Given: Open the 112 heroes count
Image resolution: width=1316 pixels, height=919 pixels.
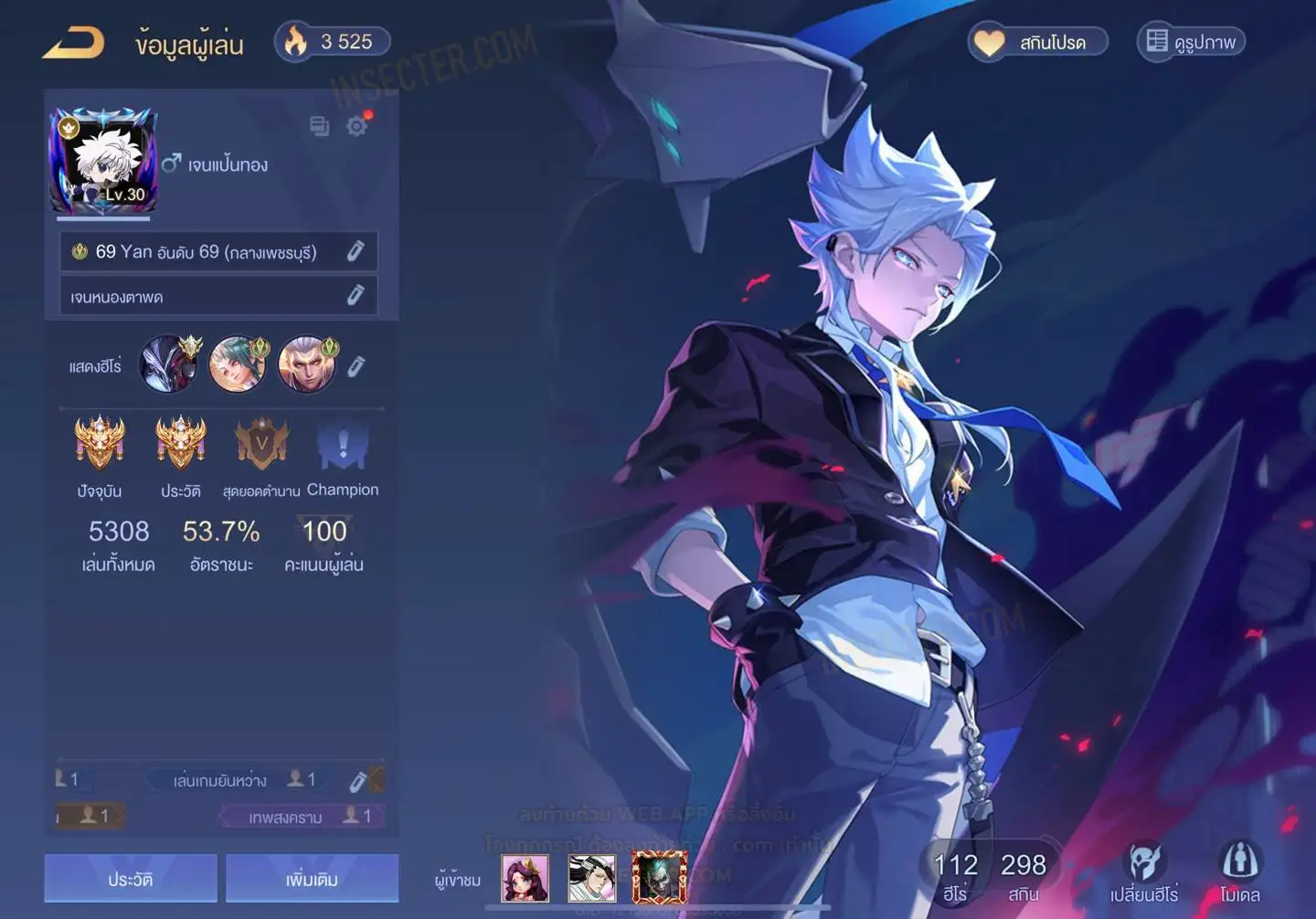Looking at the screenshot, I should click(x=955, y=876).
